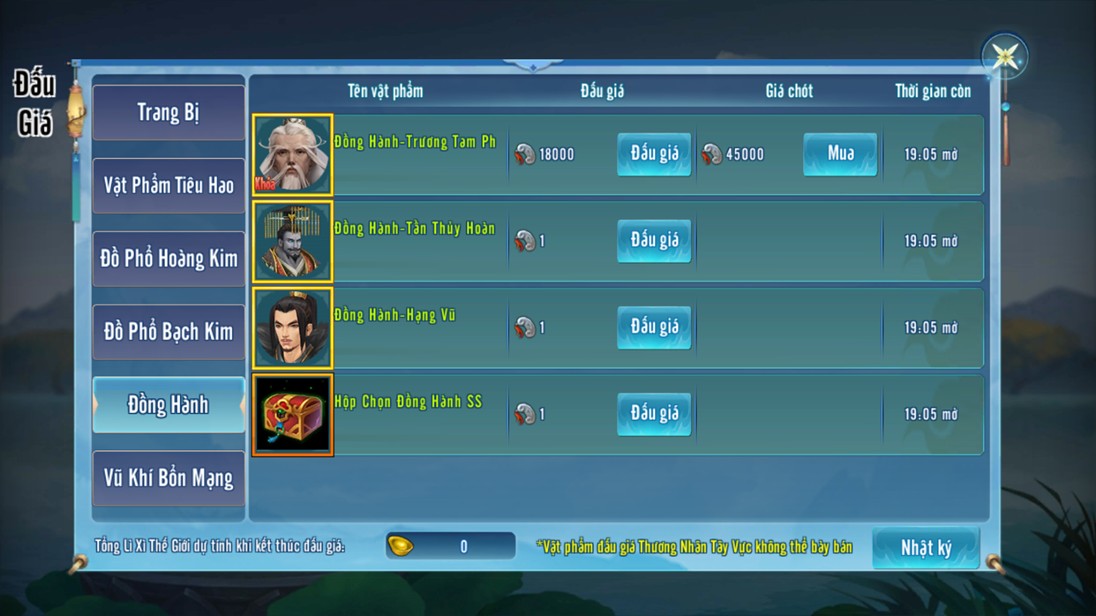This screenshot has height=616, width=1096.
Task: Show the Đồ Phổ Bạch Kim category
Action: click(168, 331)
